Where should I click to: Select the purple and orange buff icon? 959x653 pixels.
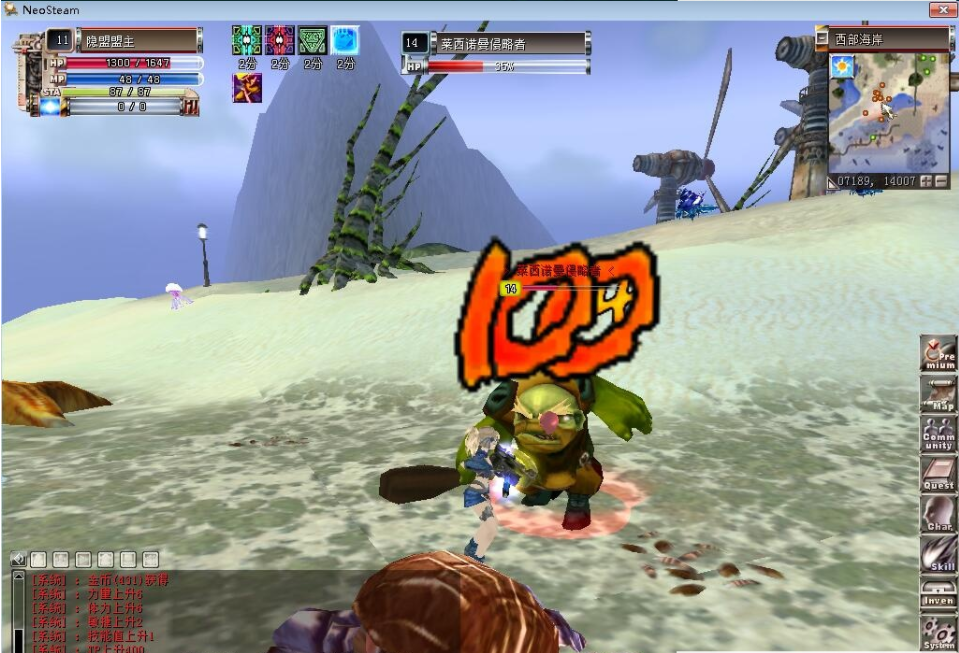[x=247, y=87]
